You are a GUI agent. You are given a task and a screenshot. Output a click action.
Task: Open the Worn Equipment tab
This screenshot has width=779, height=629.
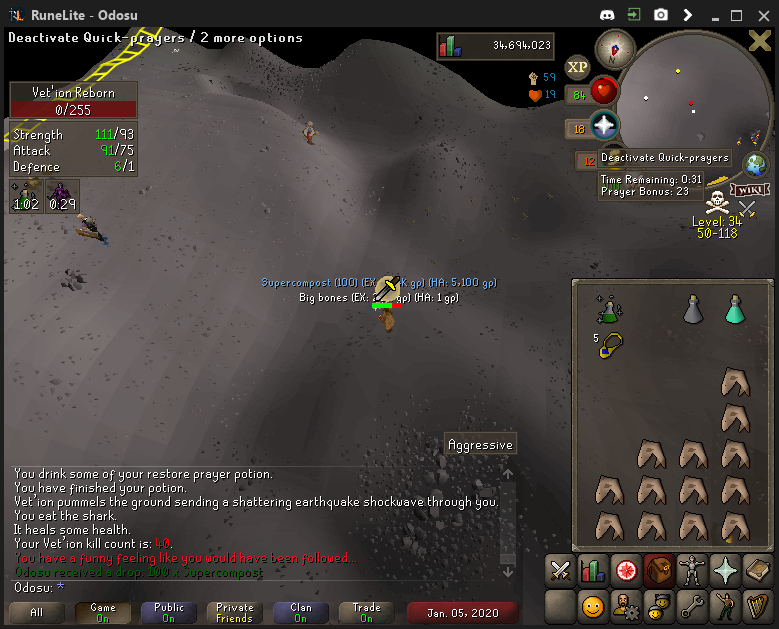tap(692, 570)
